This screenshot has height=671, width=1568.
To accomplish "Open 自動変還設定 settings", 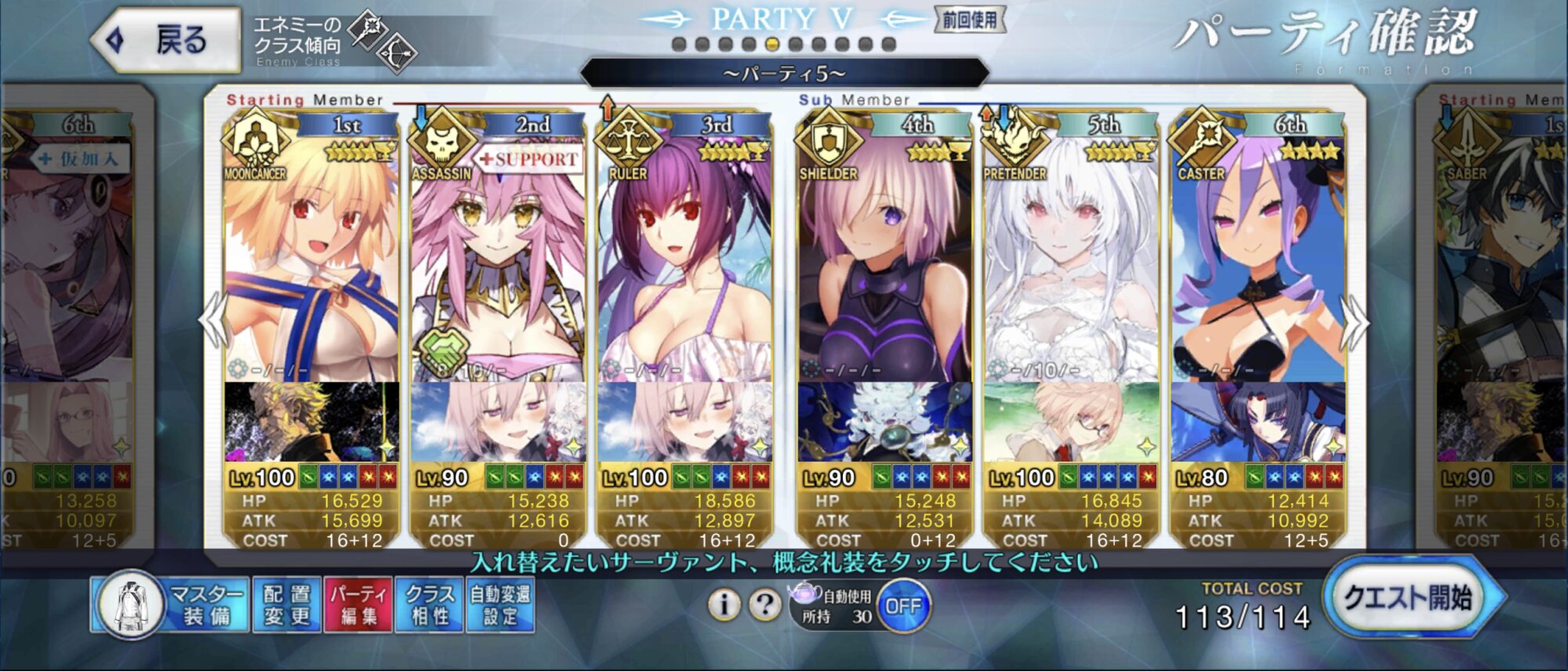I will (x=500, y=604).
